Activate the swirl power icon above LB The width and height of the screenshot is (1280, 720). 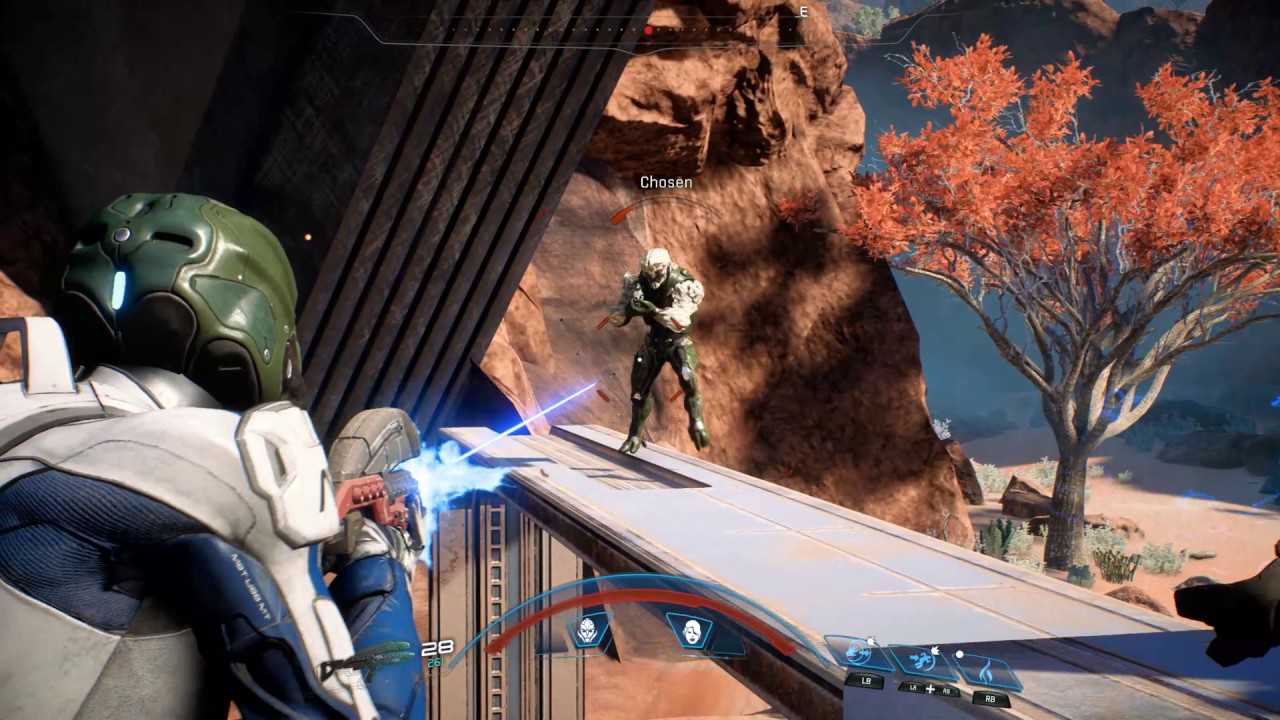click(859, 654)
